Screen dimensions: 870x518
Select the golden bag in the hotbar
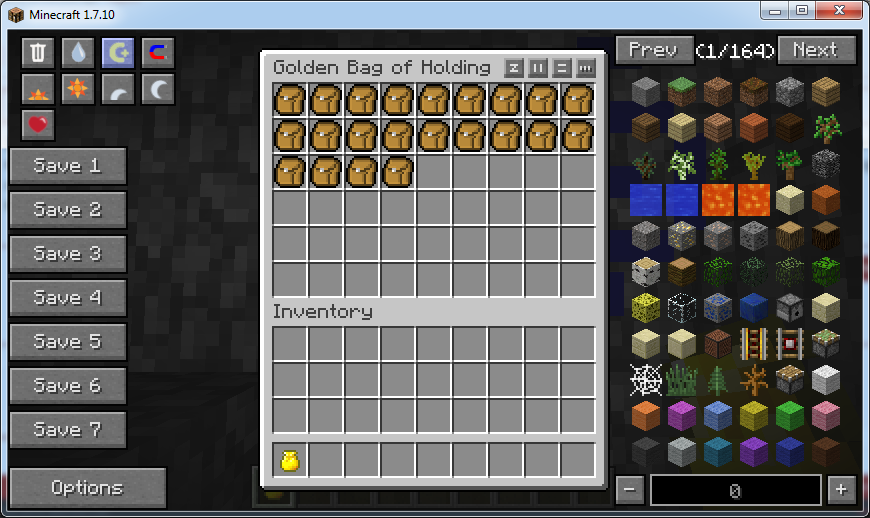290,460
